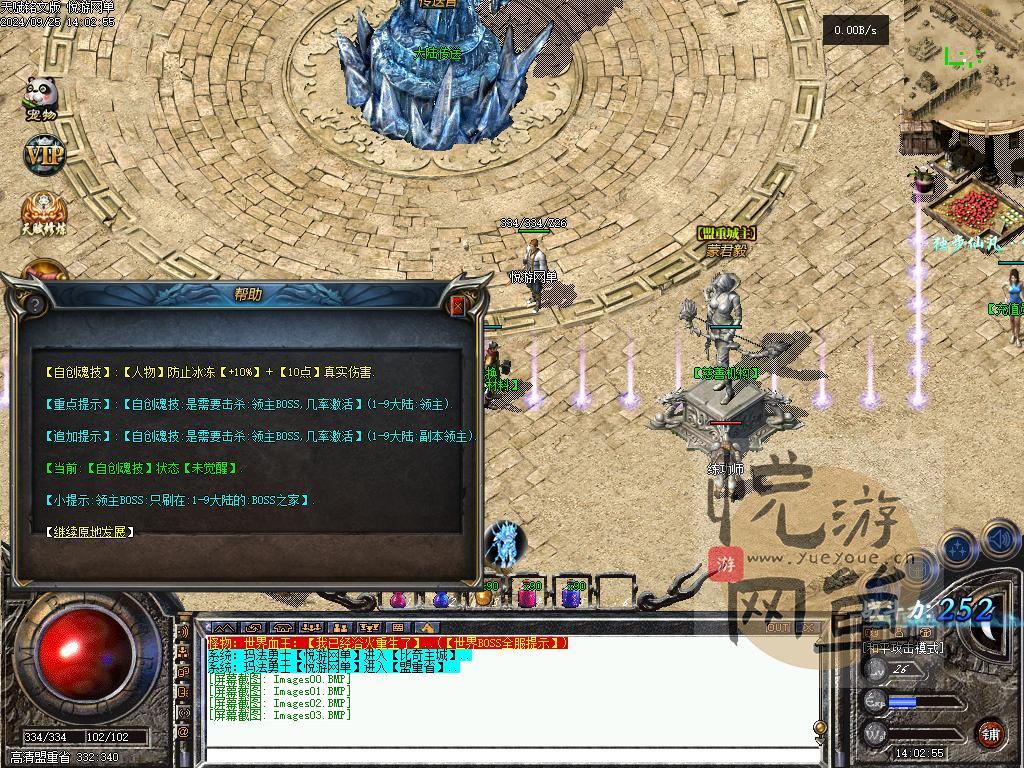Open the 宠物 panda pet menu
This screenshot has width=1024, height=768.
click(x=41, y=99)
